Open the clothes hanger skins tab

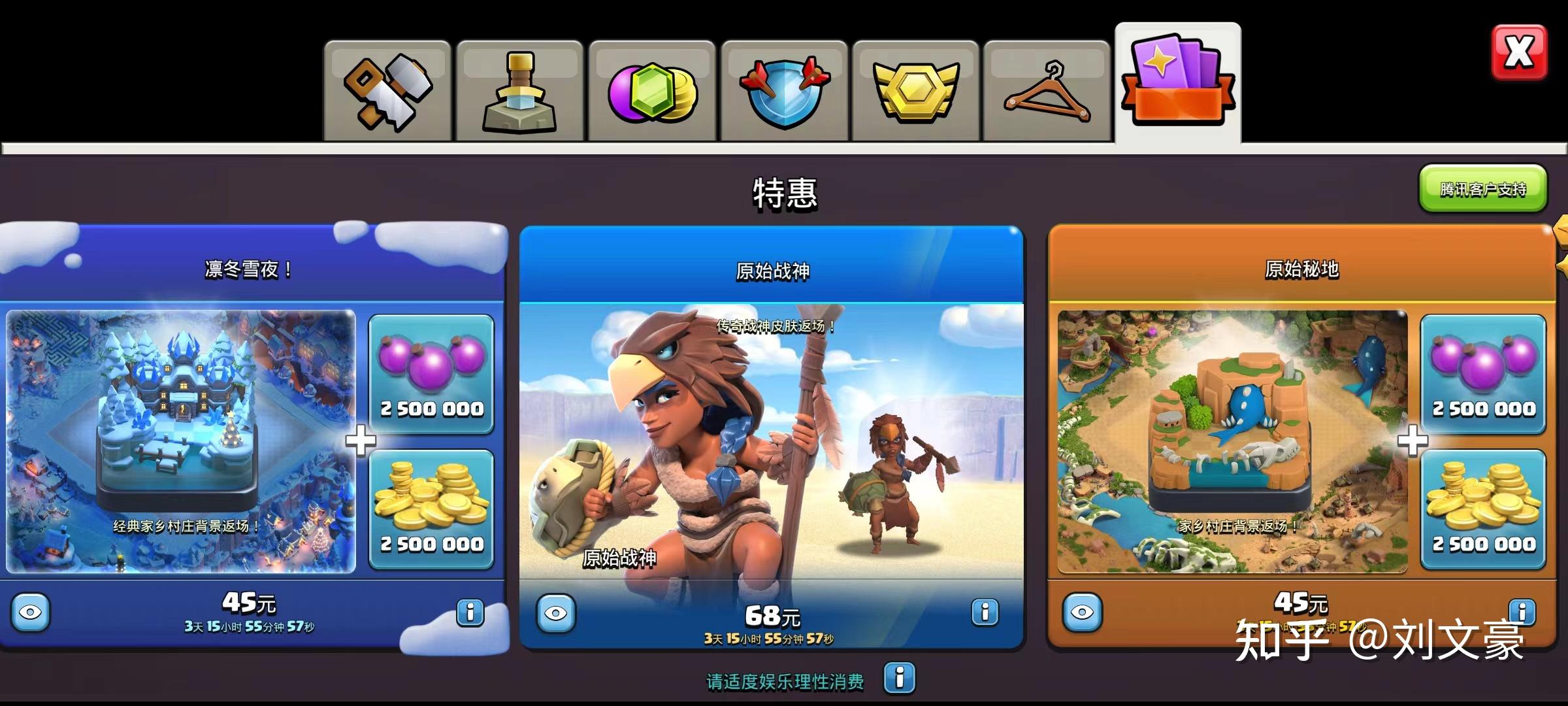pos(1047,92)
